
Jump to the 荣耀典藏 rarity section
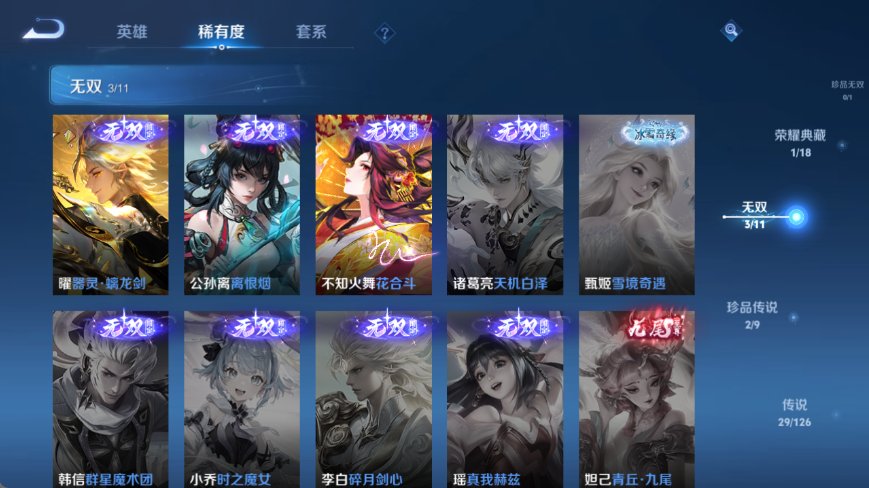coord(799,143)
